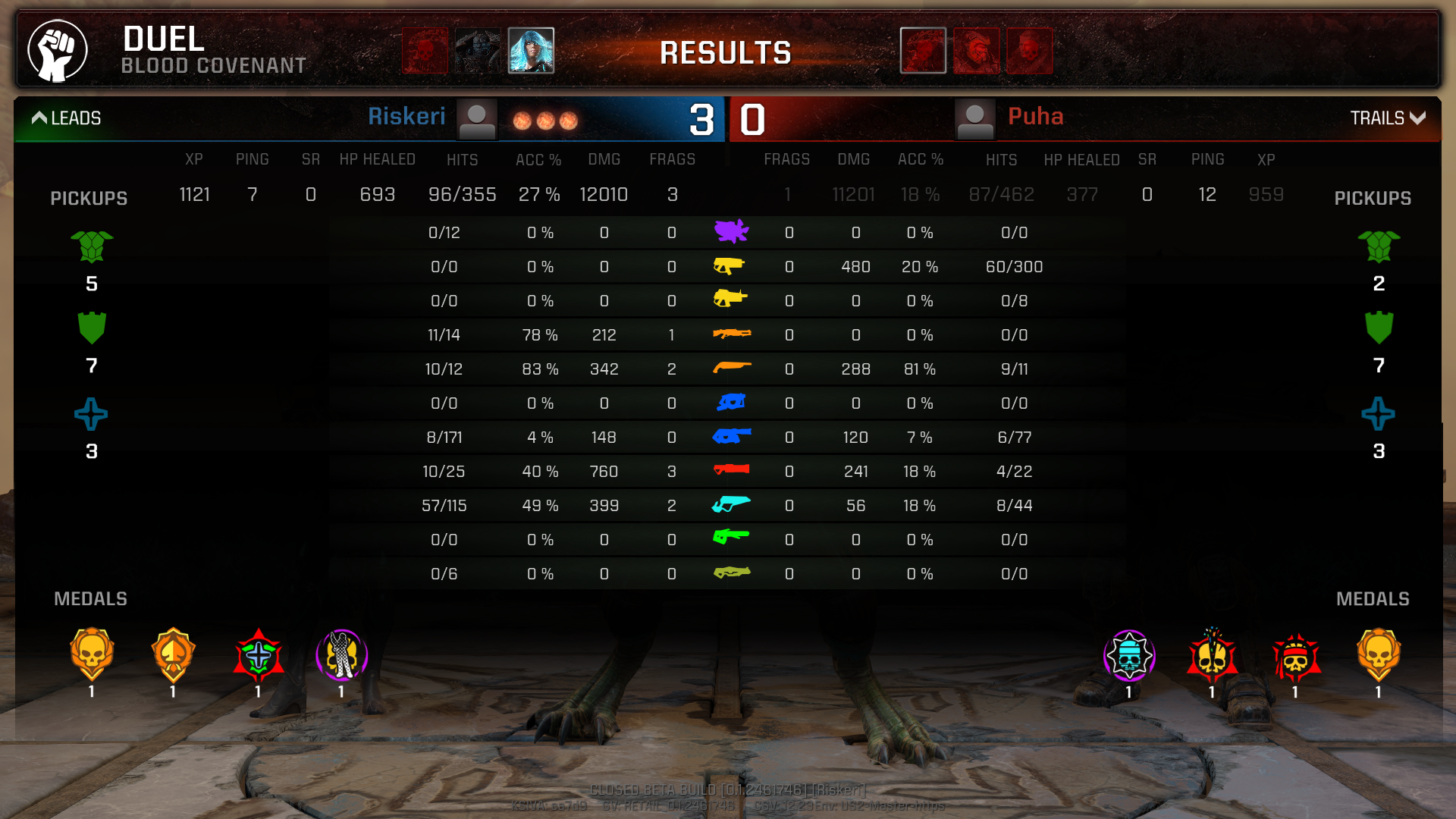
Task: Select the blue-haired champion portrait
Action: tap(531, 50)
